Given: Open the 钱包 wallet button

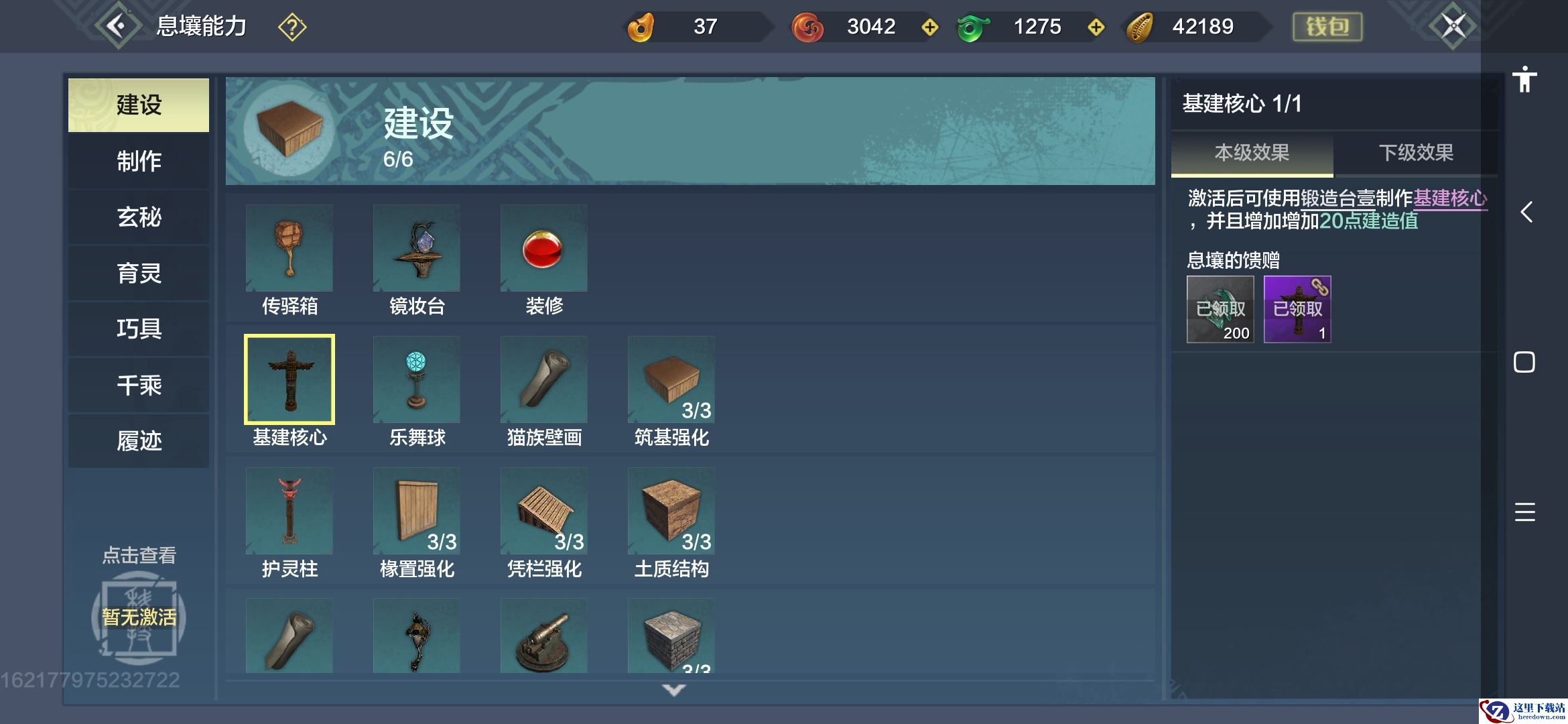Looking at the screenshot, I should click(1327, 27).
